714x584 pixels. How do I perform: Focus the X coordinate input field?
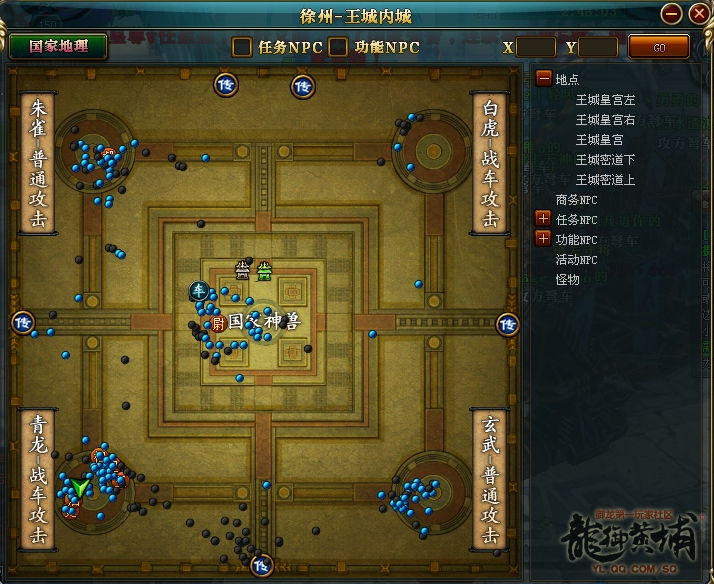click(x=535, y=47)
